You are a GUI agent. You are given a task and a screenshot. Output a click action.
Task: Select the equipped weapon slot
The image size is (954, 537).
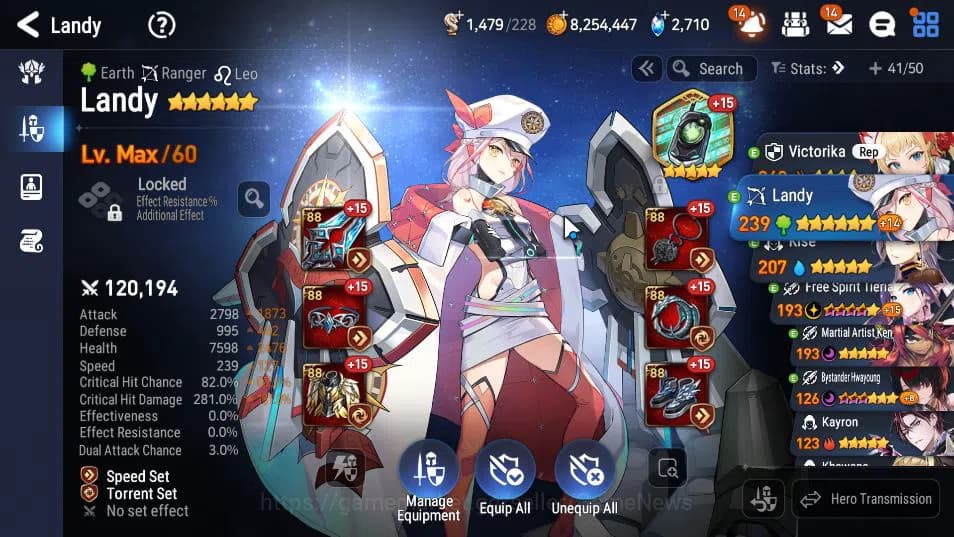[x=334, y=240]
